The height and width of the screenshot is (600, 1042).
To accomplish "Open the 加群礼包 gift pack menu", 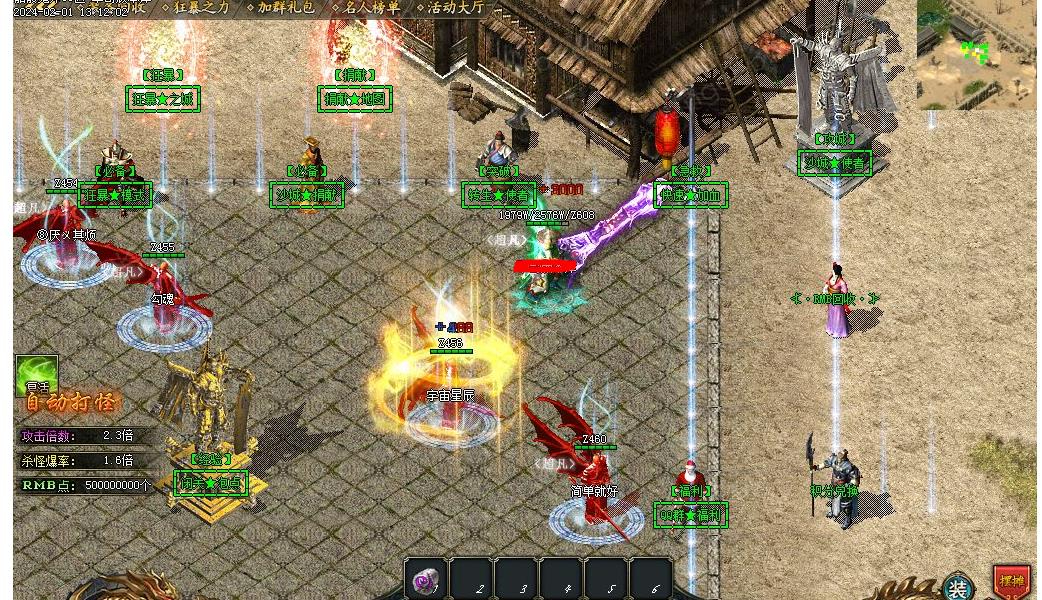I will click(286, 7).
